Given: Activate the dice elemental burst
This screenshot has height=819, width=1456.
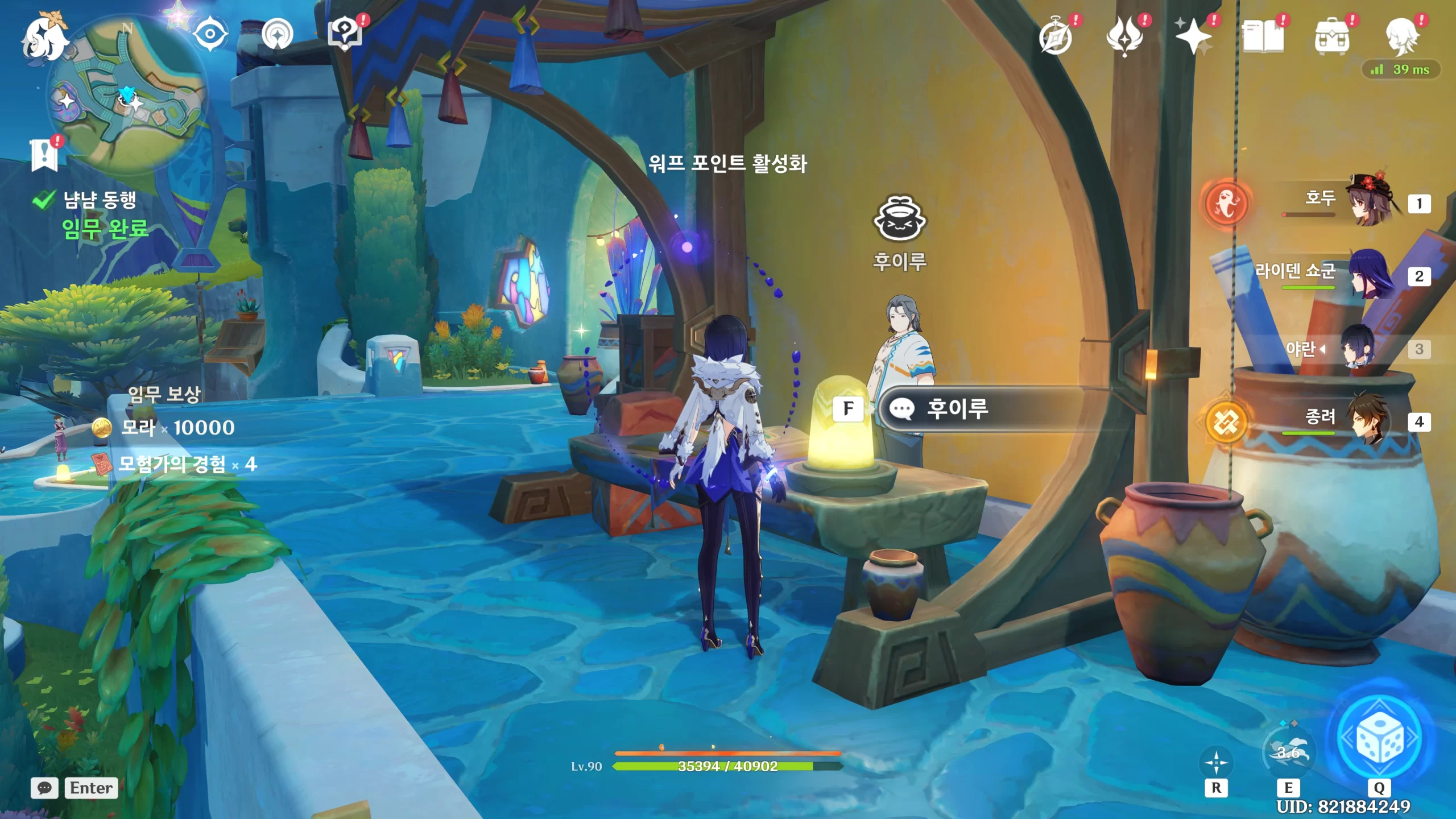Looking at the screenshot, I should coord(1379,738).
